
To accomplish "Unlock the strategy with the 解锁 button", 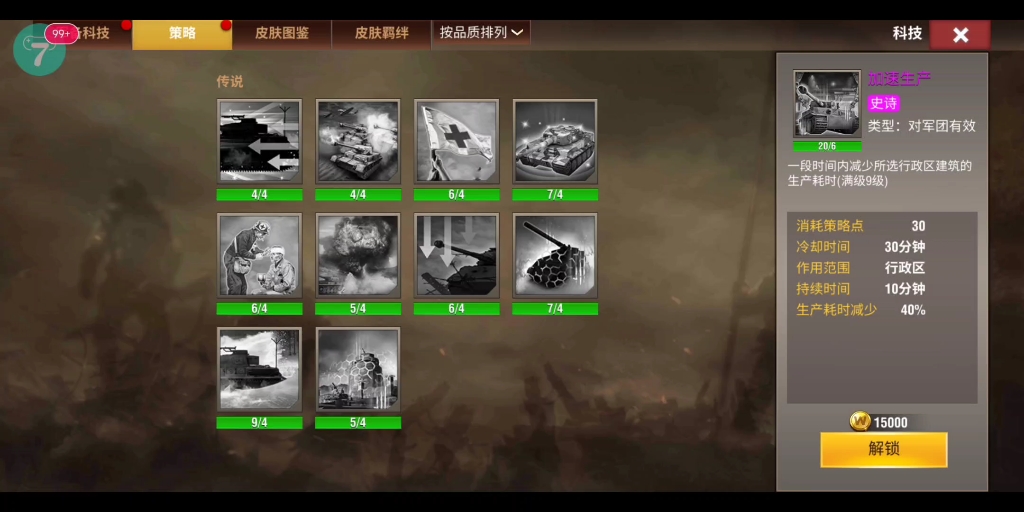I will 884,449.
